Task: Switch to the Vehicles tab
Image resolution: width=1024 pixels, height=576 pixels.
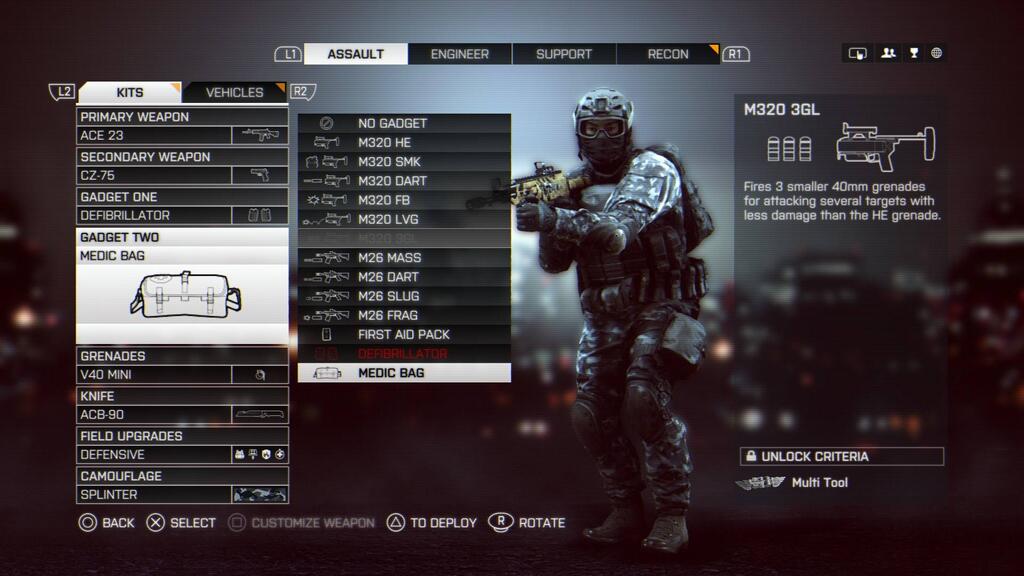Action: pos(235,92)
